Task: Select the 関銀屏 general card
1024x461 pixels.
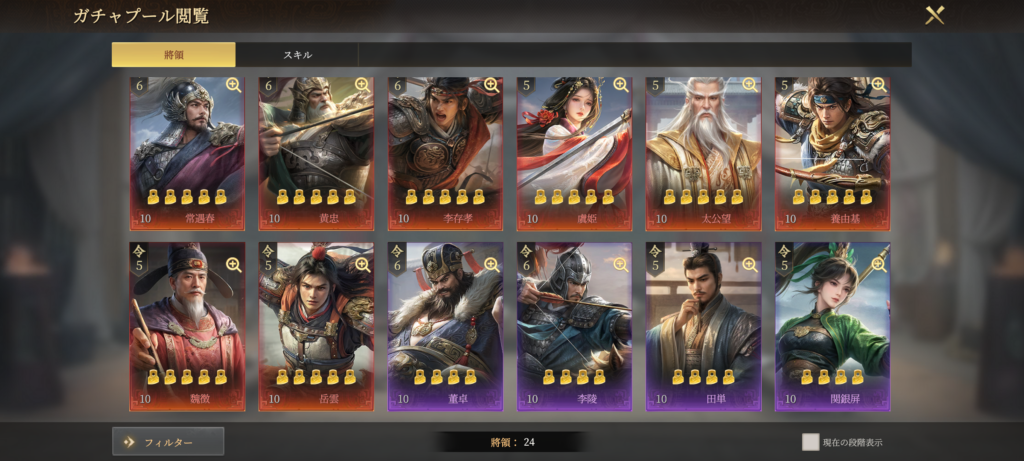Action: pos(832,327)
